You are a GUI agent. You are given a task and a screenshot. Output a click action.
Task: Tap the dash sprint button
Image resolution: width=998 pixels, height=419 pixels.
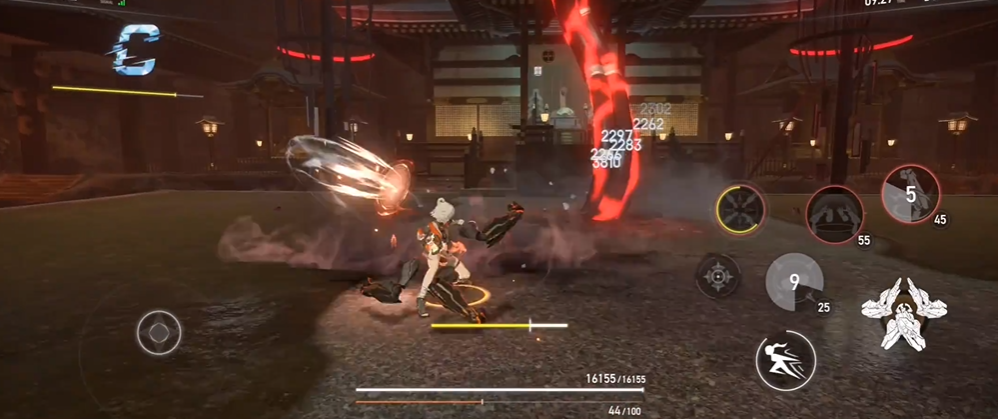[785, 360]
